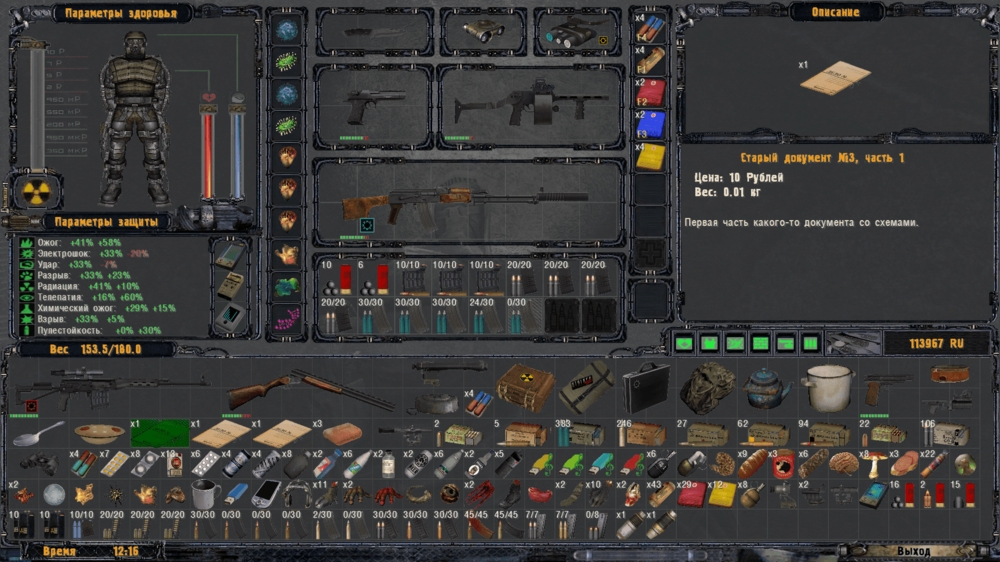This screenshot has width=1000, height=562.
Task: Select the blue USB flash drive
Action: coord(235,494)
